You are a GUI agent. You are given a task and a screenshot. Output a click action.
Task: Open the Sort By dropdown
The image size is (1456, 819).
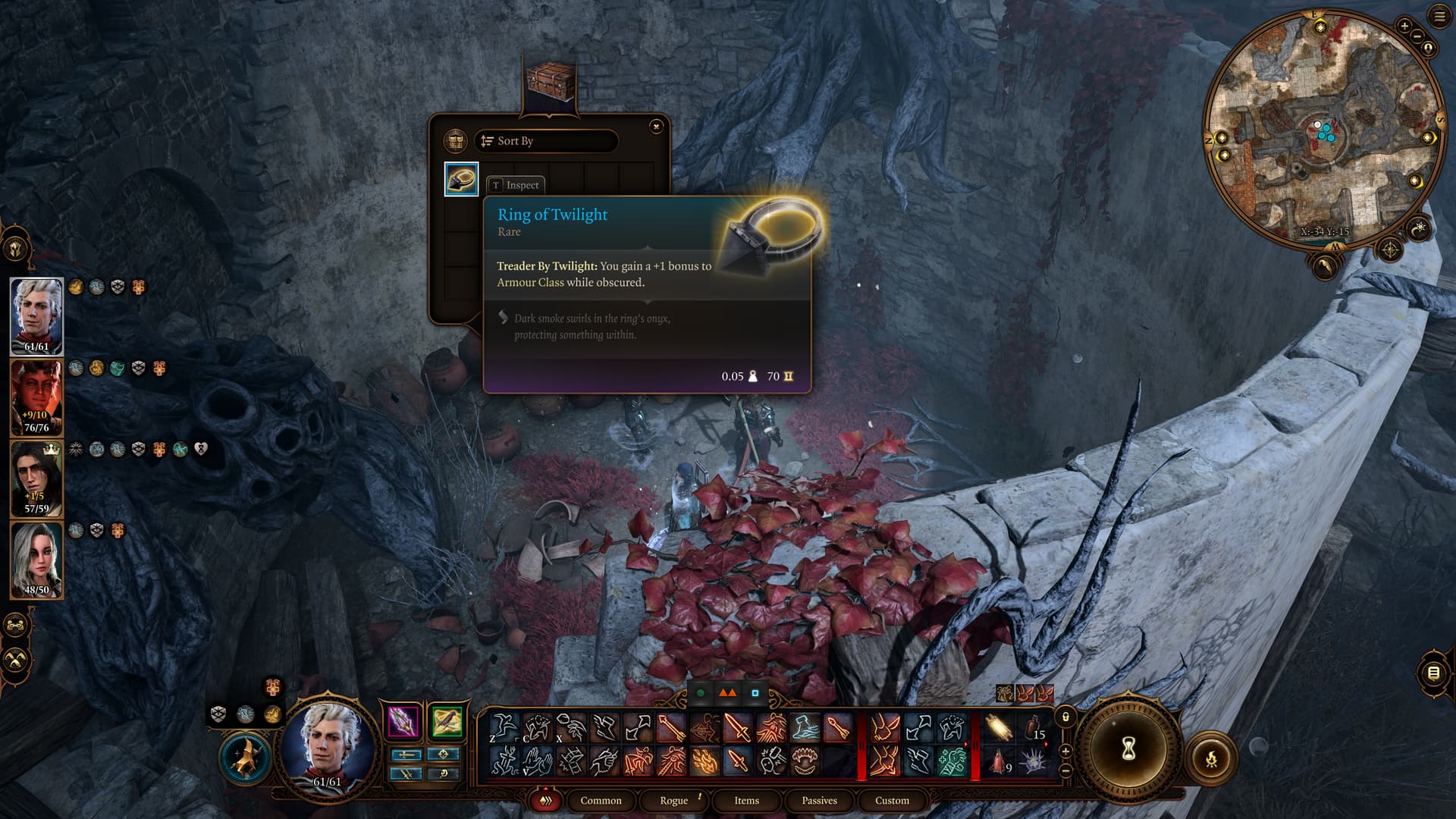pyautogui.click(x=546, y=141)
